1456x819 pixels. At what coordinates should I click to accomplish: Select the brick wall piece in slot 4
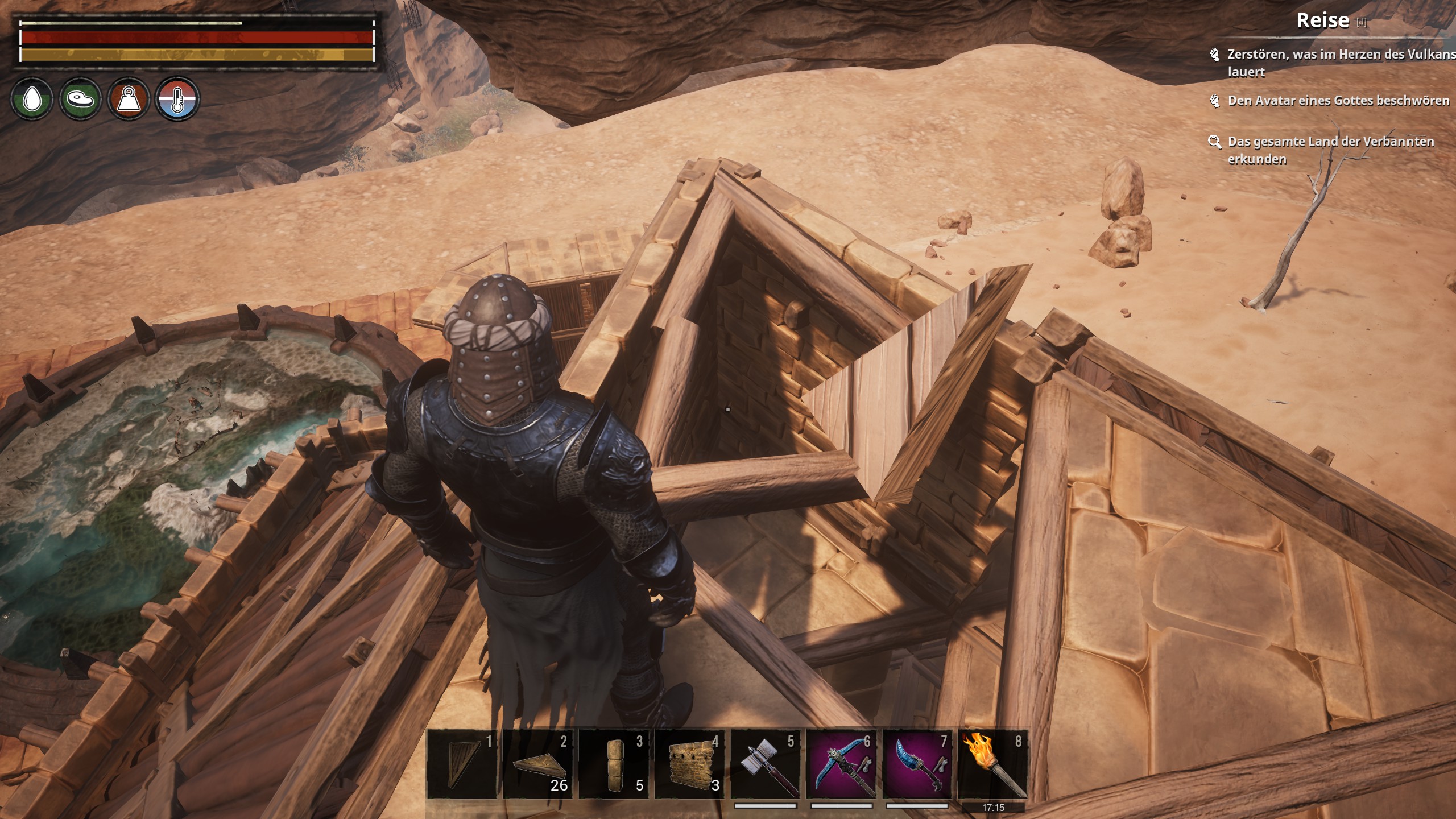pos(689,764)
